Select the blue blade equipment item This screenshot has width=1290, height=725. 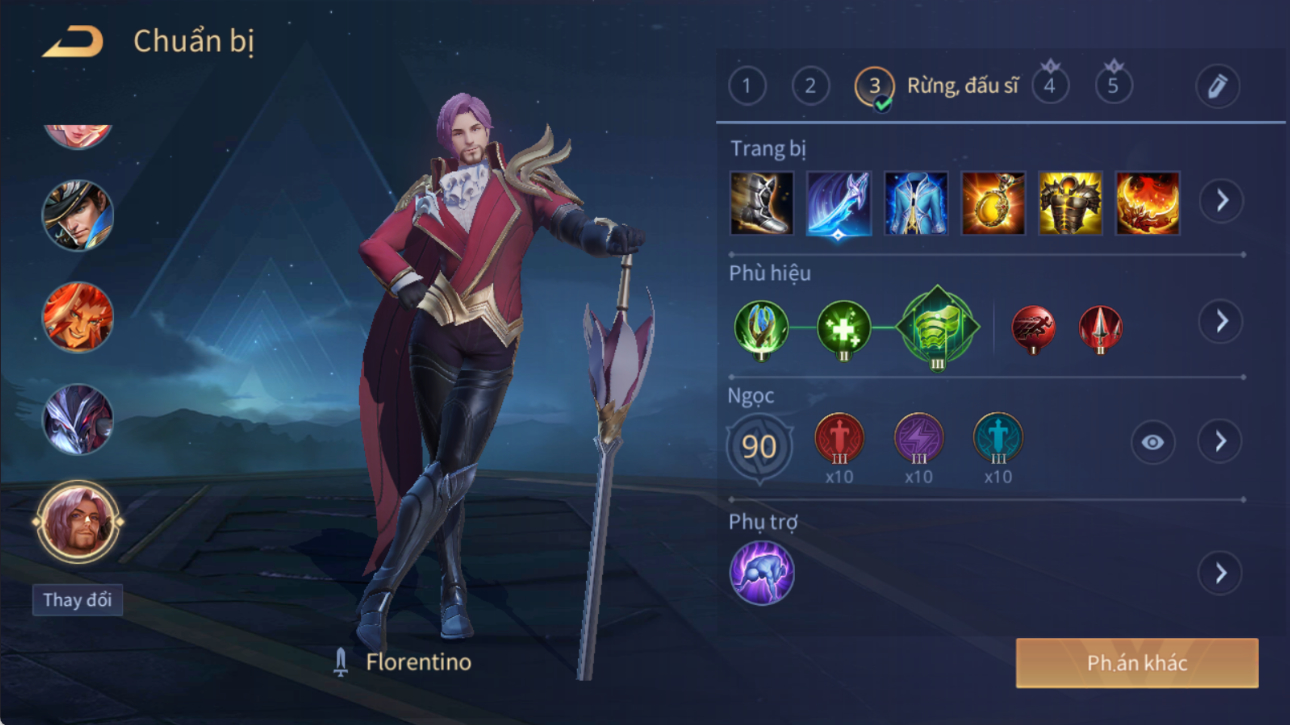pos(838,203)
